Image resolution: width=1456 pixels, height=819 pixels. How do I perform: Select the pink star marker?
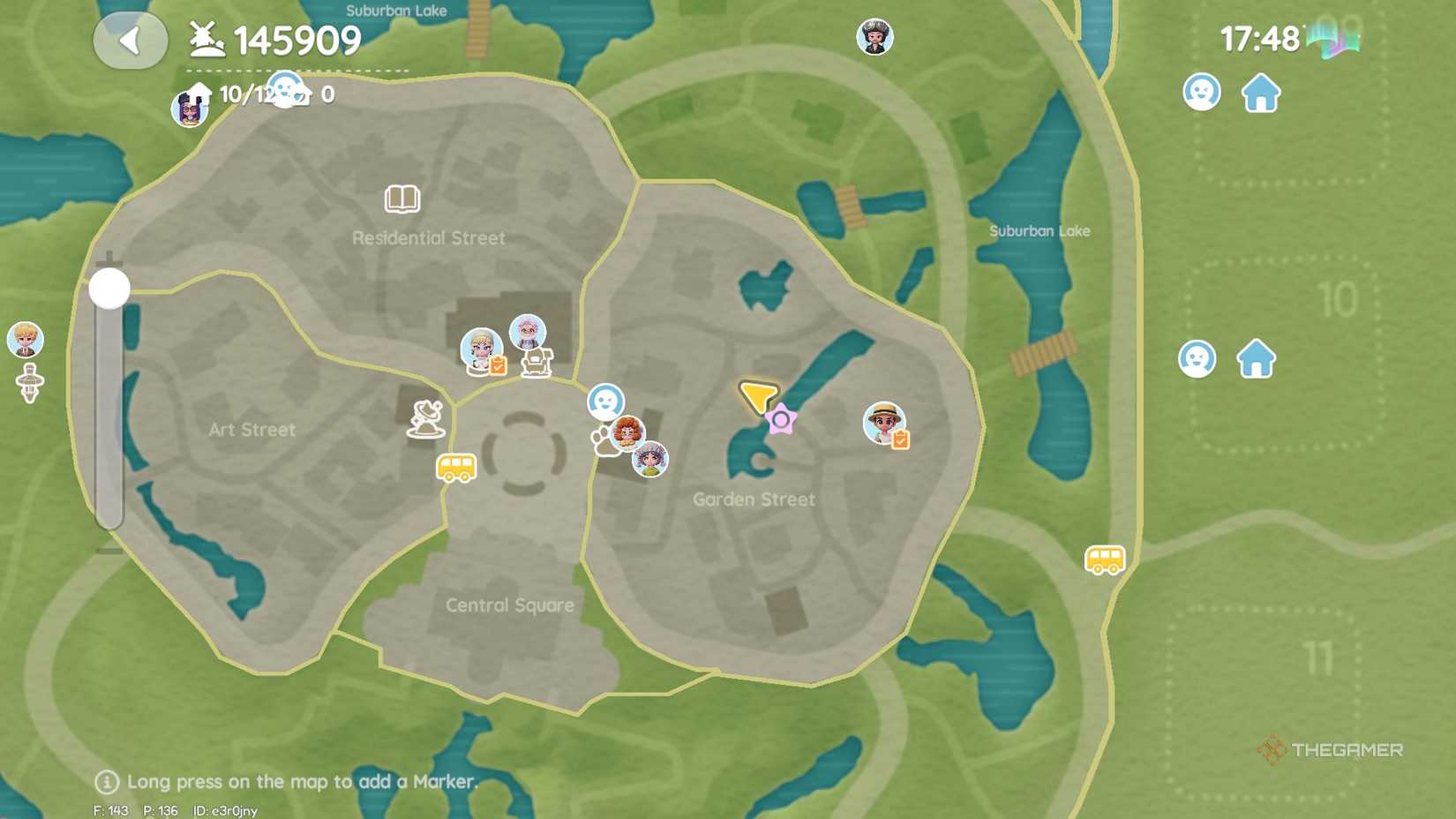click(781, 420)
